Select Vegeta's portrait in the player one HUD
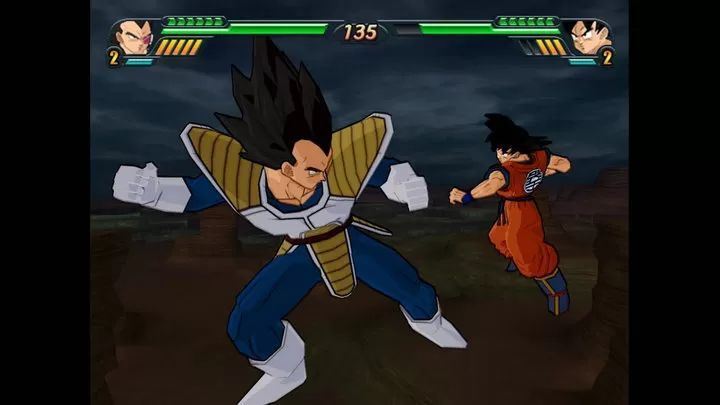This screenshot has width=720, height=405. (132, 37)
